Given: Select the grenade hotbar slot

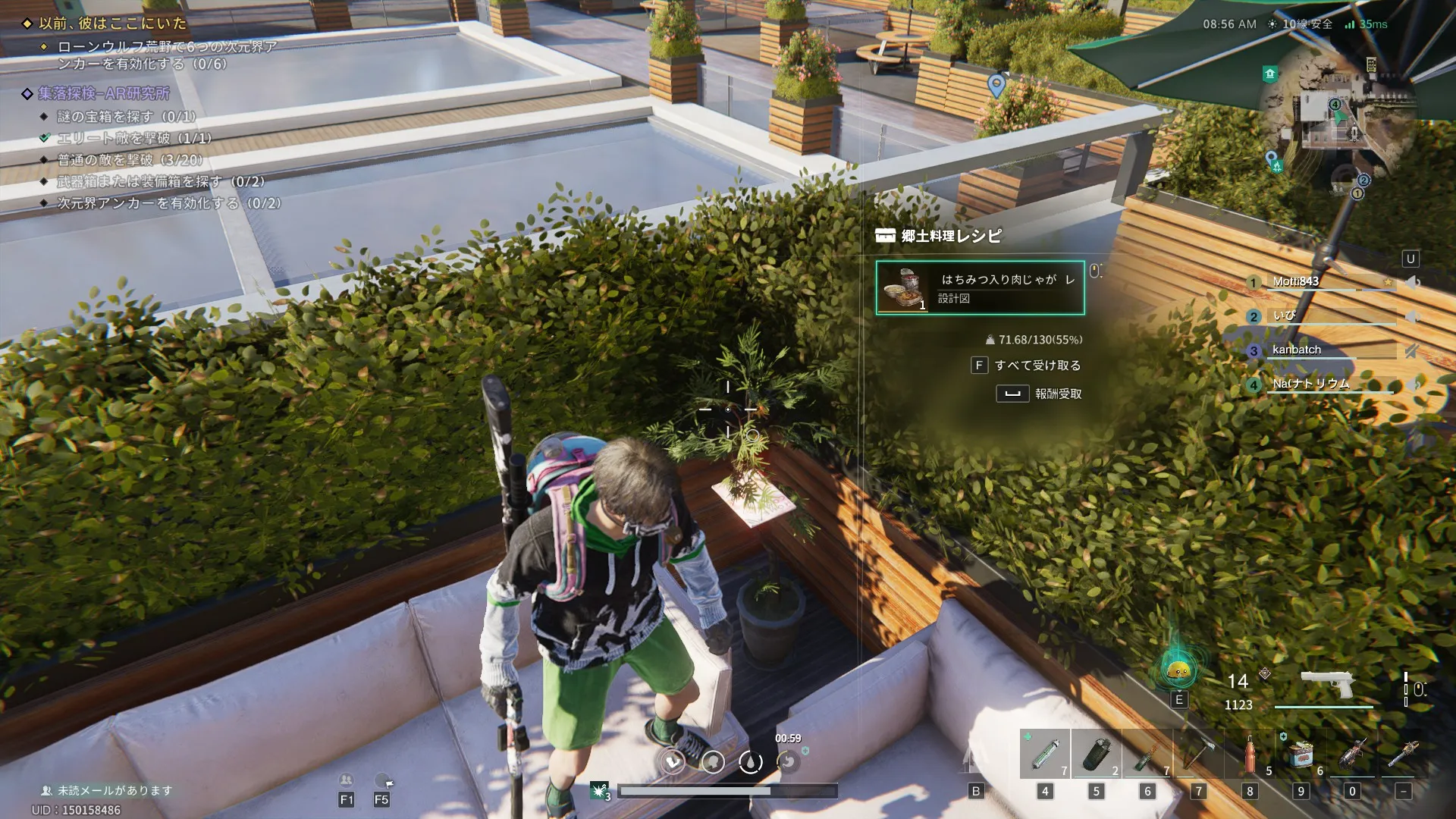Looking at the screenshot, I should click(x=1096, y=754).
